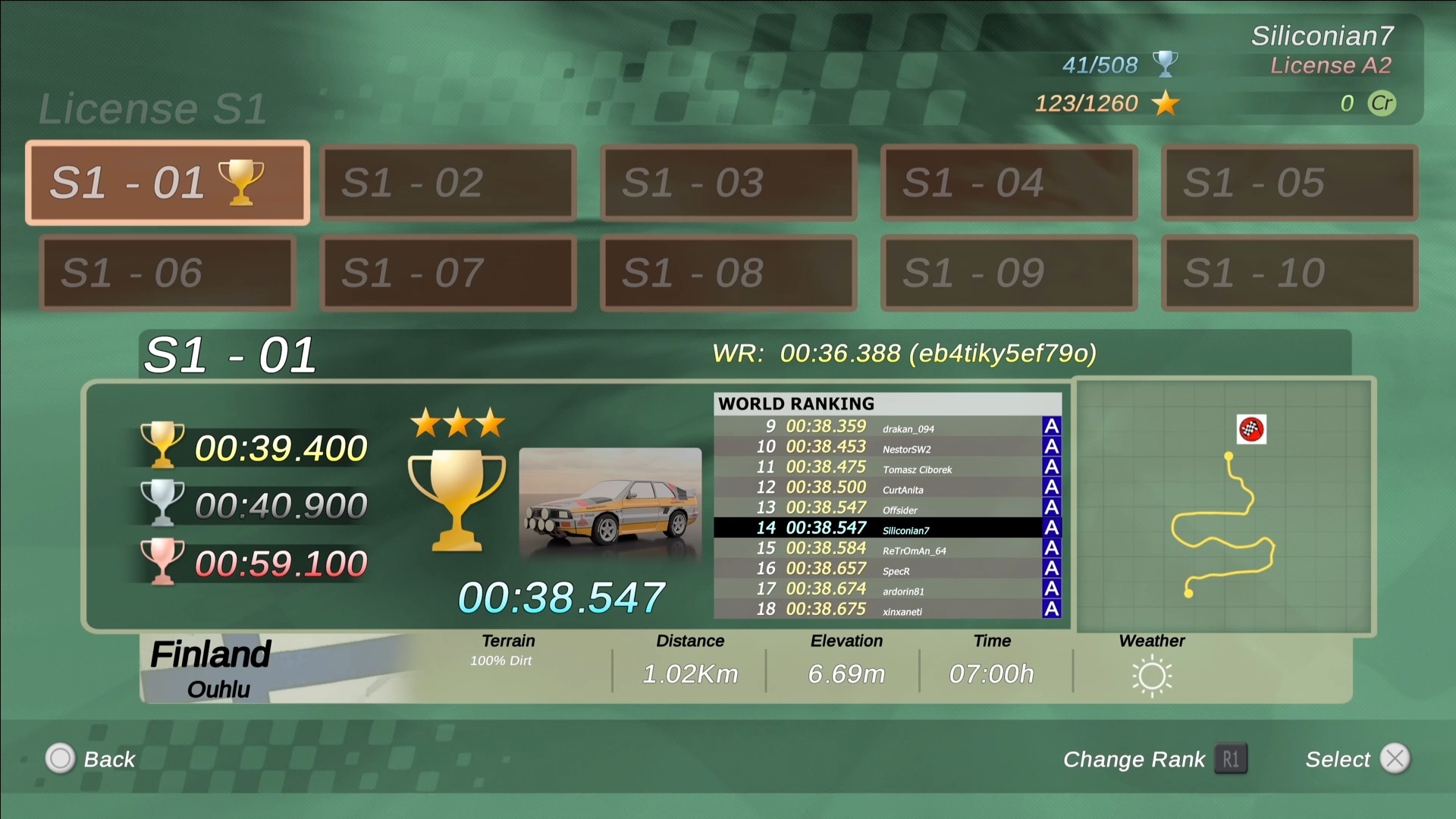Select the highlighted Siliconian7 ranking row
The image size is (1456, 819).
click(887, 528)
